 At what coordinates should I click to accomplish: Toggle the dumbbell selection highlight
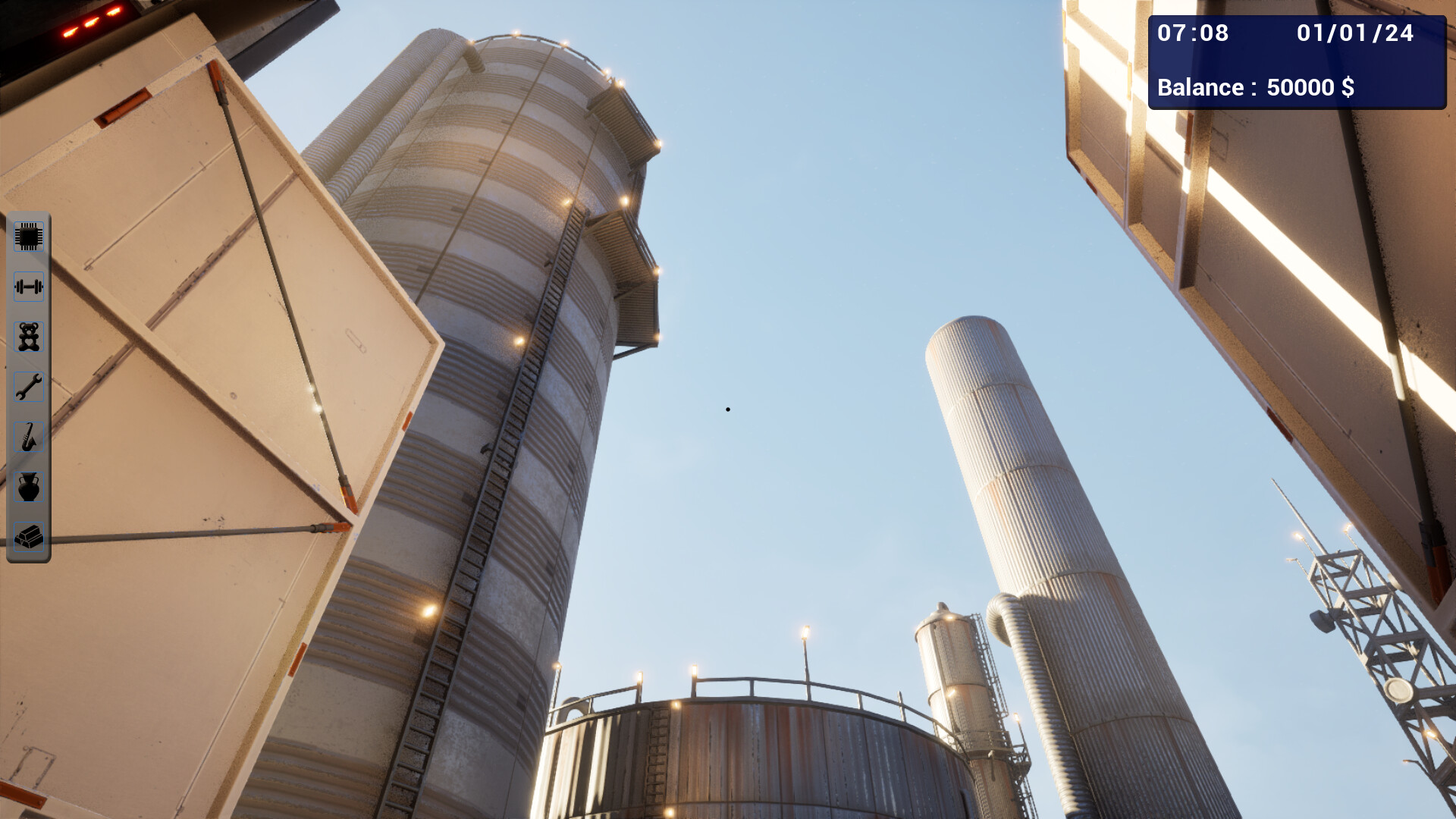click(x=28, y=287)
